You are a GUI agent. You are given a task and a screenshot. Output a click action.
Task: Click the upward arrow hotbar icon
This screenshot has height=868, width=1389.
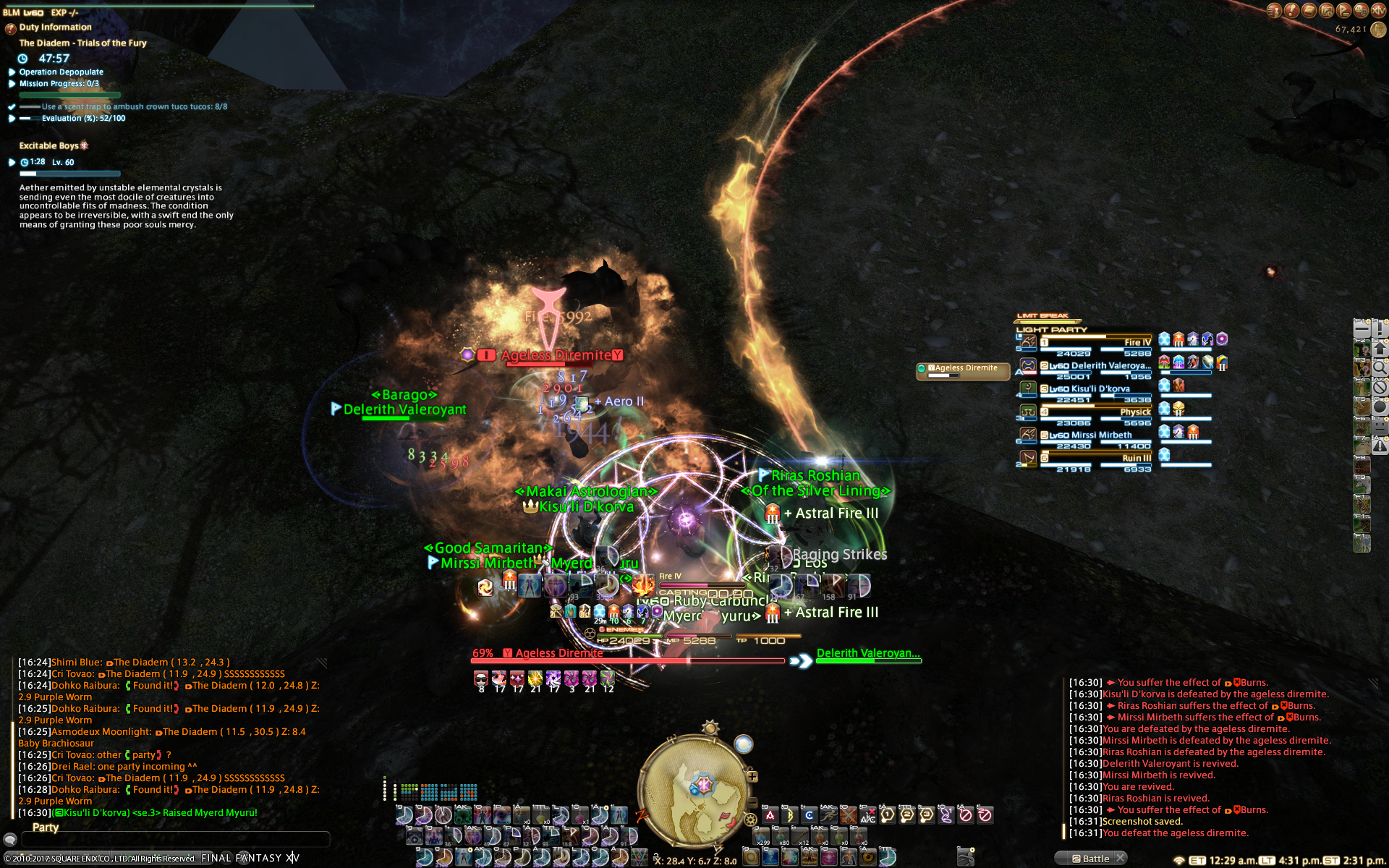pyautogui.click(x=1380, y=348)
